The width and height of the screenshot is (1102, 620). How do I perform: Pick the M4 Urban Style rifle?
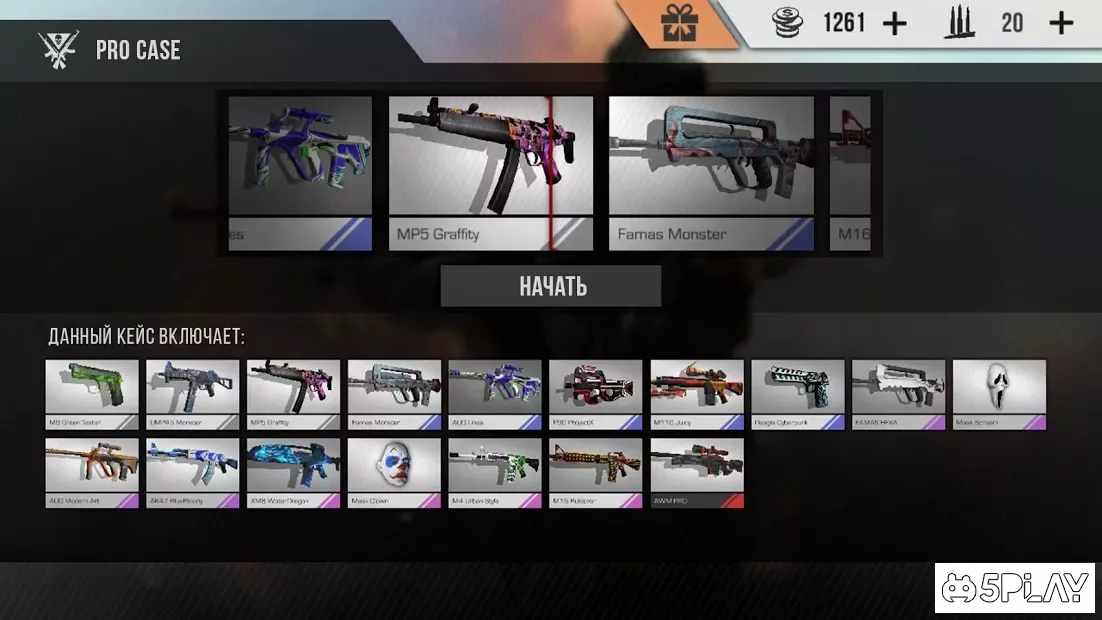click(x=495, y=471)
